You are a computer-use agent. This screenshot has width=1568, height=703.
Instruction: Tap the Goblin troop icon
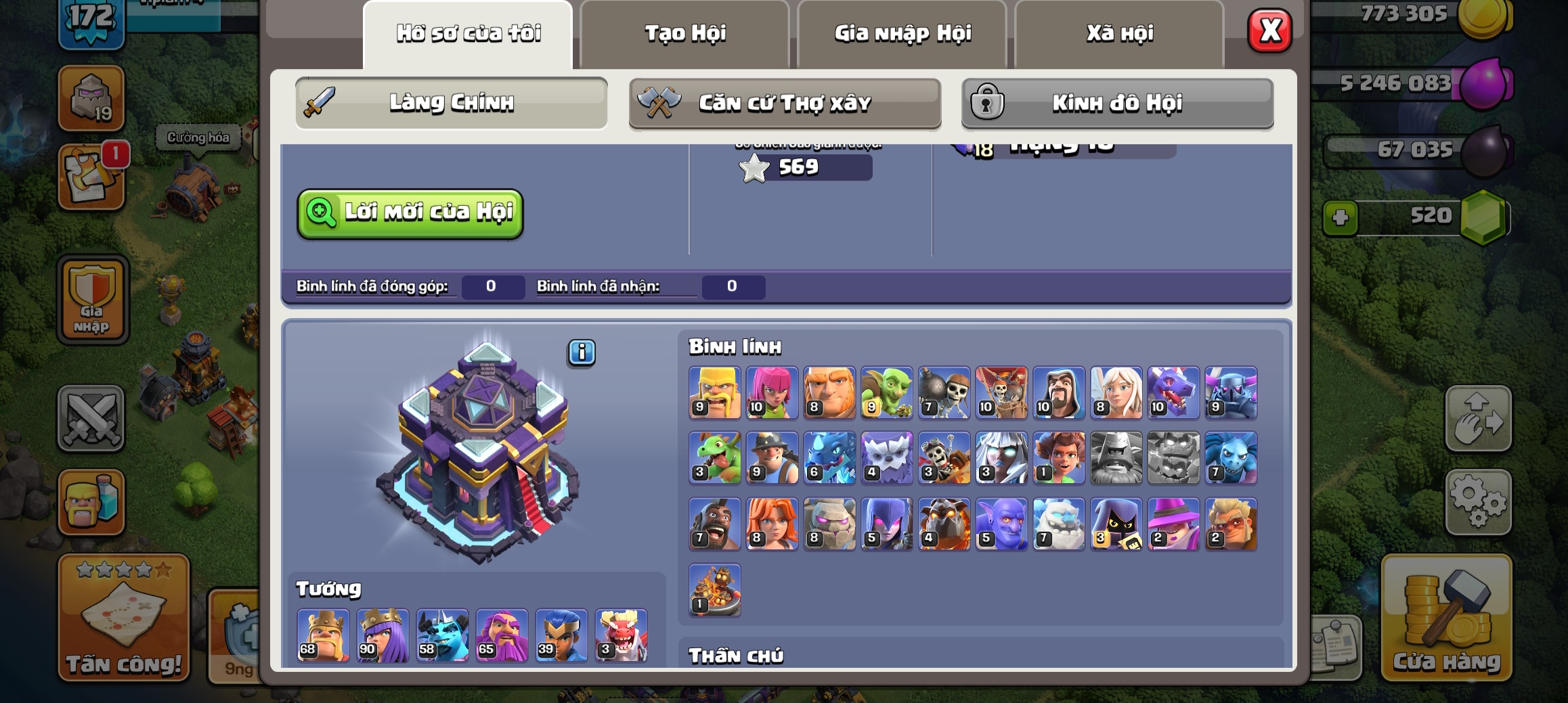pos(886,392)
